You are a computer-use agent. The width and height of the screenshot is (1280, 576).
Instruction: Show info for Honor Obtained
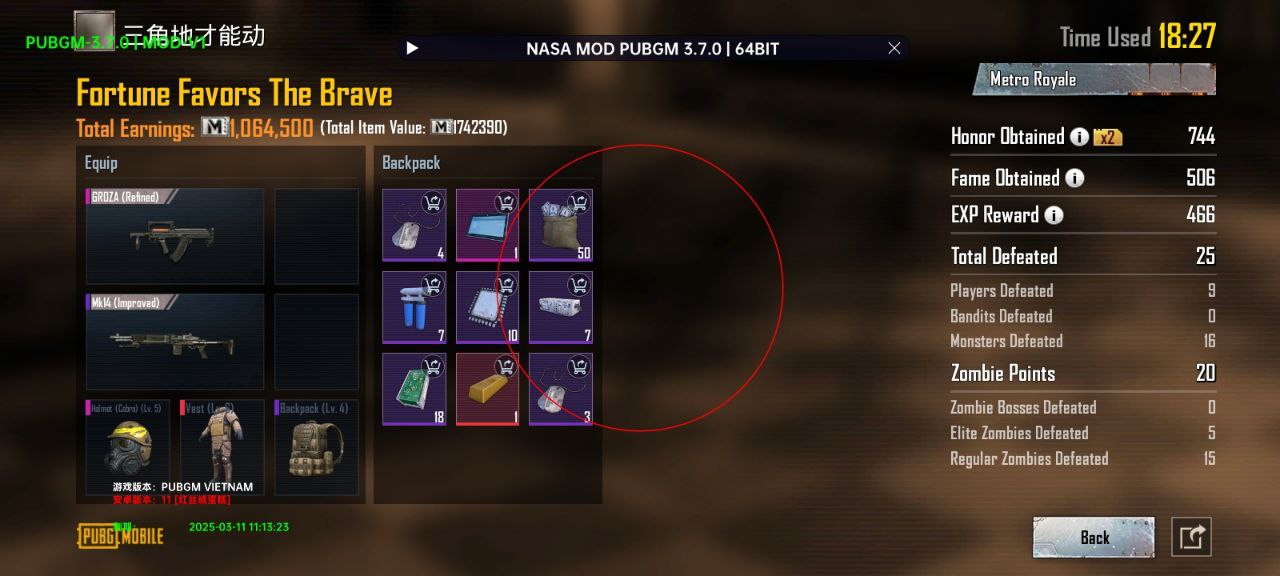coord(1079,137)
